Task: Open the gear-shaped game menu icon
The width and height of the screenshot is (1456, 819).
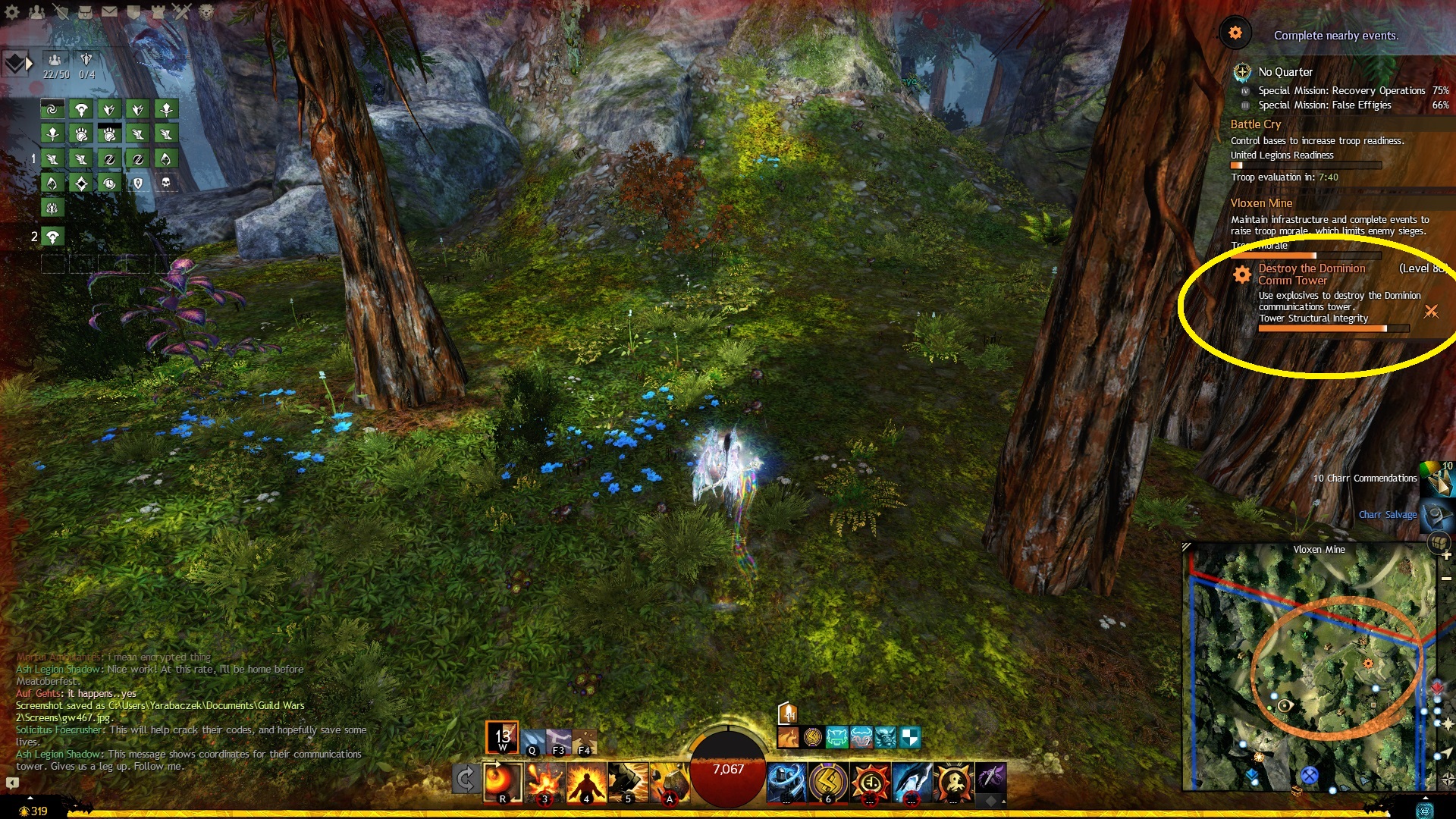Action: pos(12,11)
